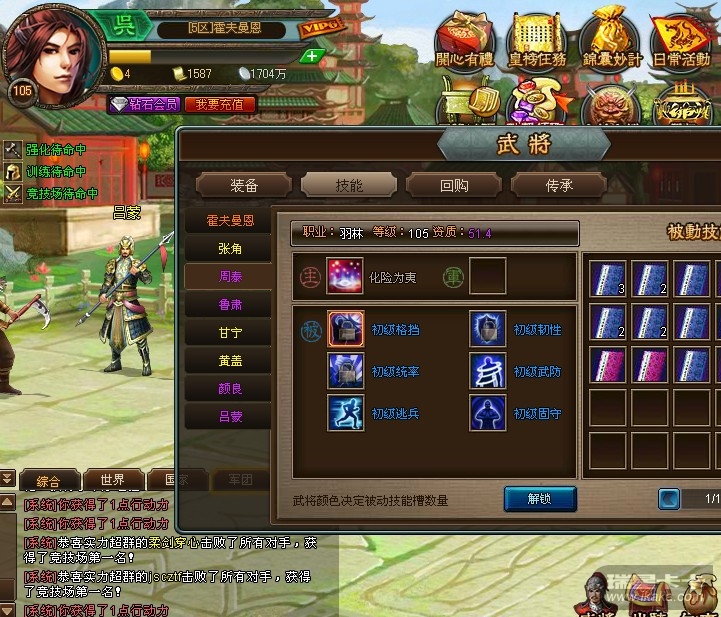Select the 初级统率 passive skill icon
Screen dimensions: 721x617
click(x=346, y=370)
